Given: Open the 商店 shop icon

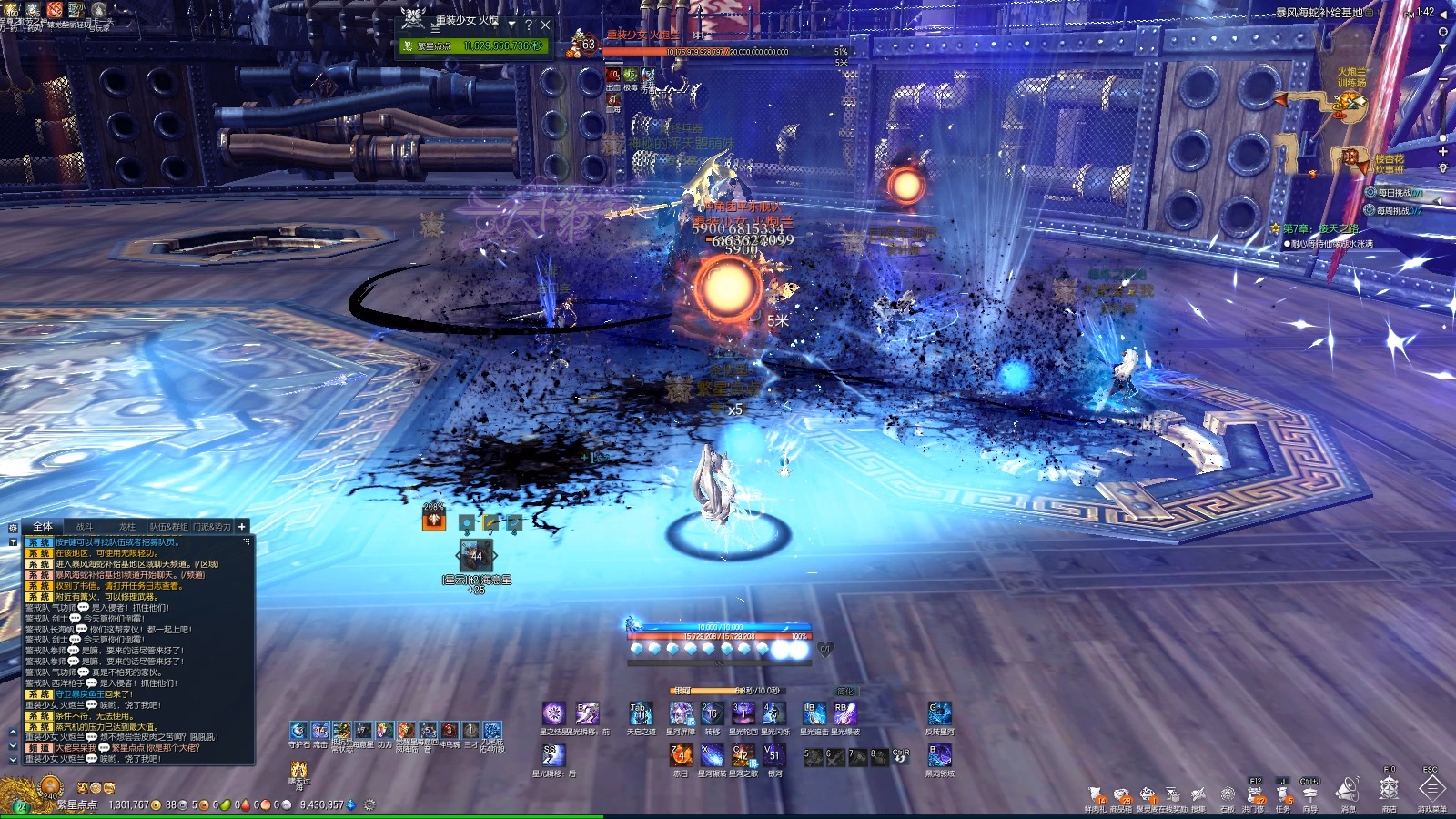Looking at the screenshot, I should (x=1389, y=789).
